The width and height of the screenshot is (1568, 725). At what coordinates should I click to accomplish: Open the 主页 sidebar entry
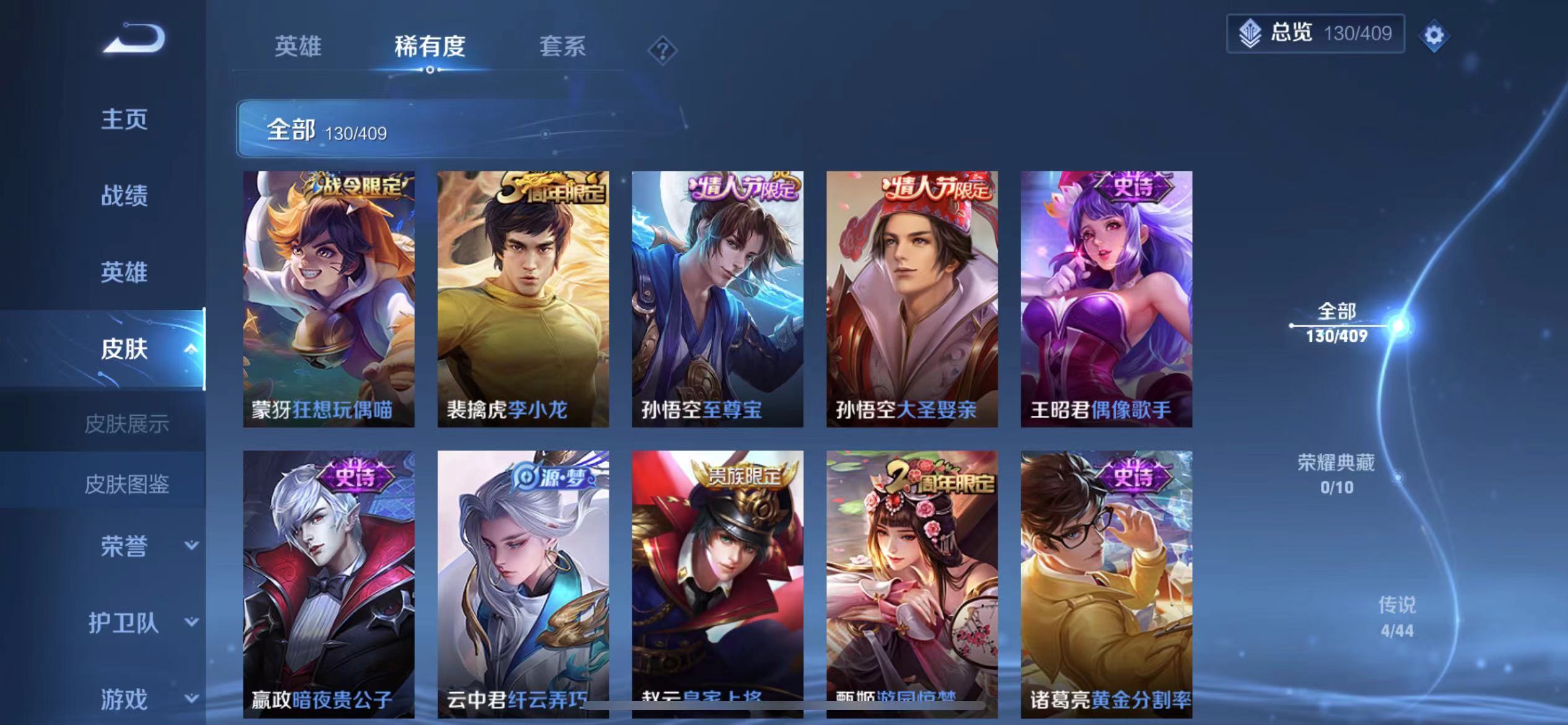[x=126, y=120]
